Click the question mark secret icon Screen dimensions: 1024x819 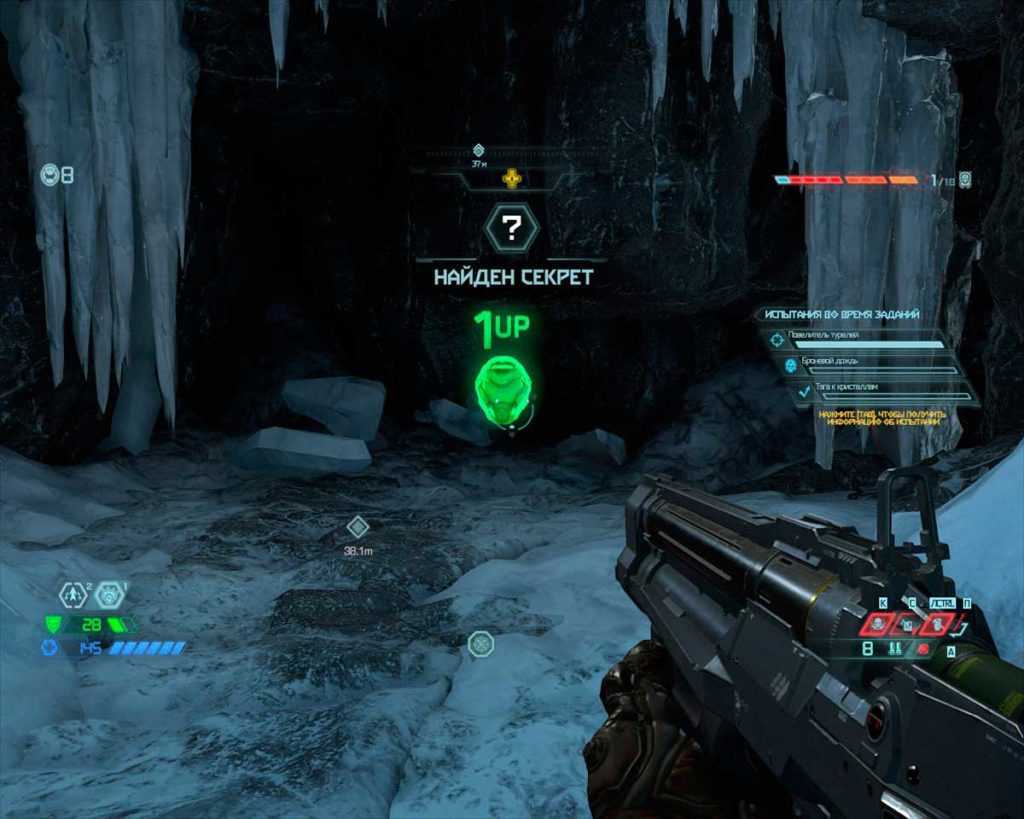[511, 229]
